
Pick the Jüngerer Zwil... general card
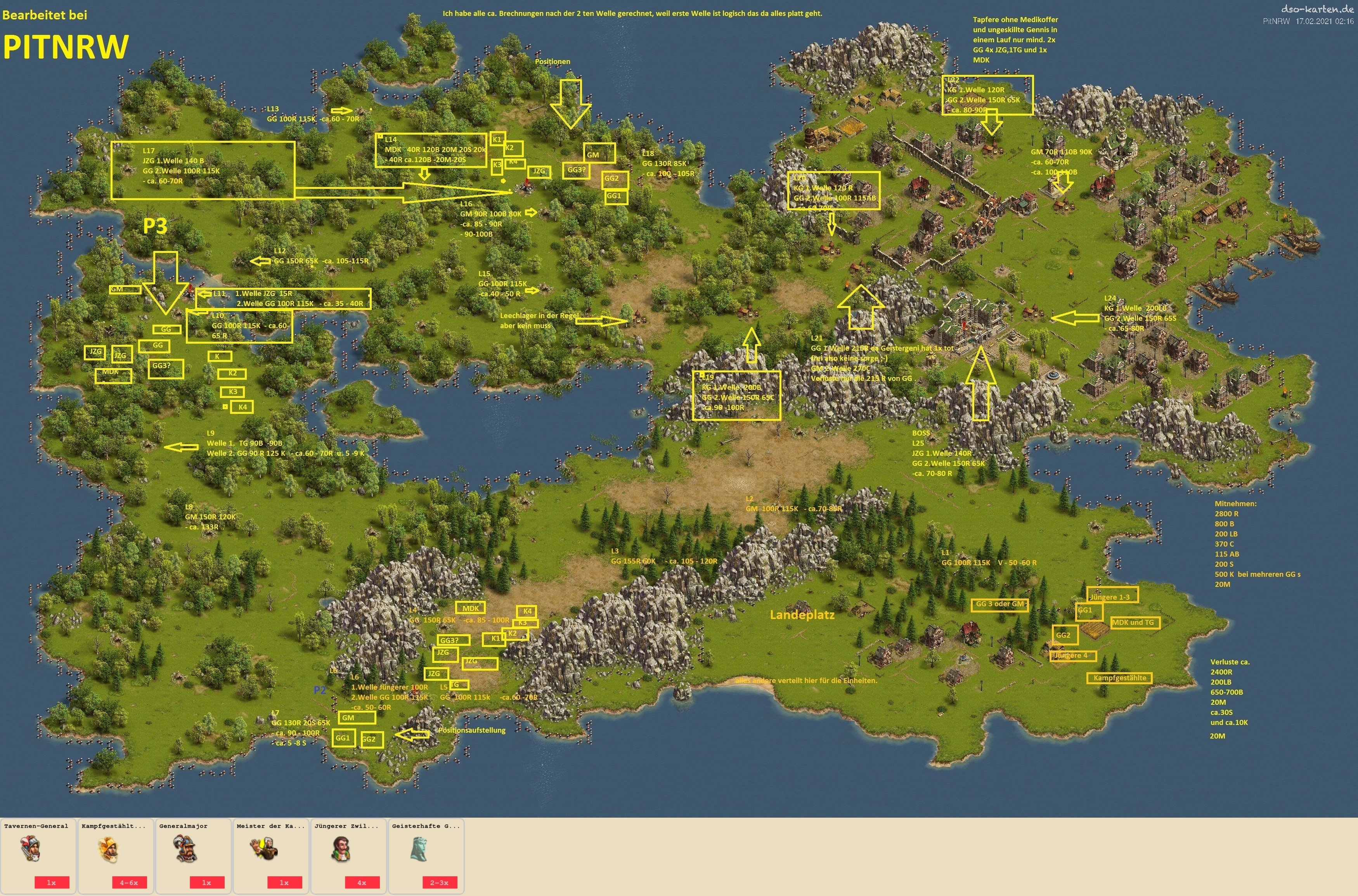point(349,855)
